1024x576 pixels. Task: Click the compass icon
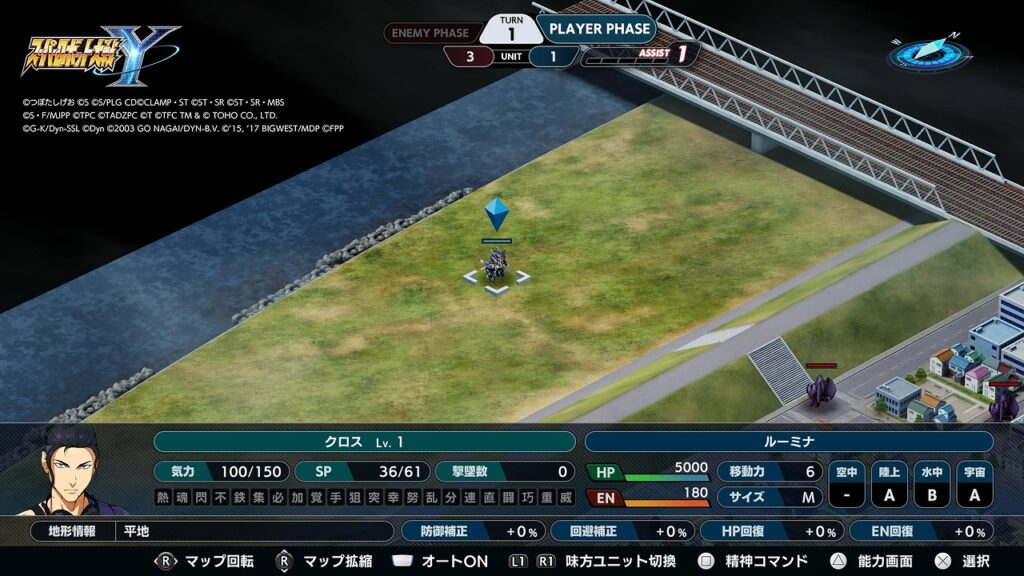point(924,52)
